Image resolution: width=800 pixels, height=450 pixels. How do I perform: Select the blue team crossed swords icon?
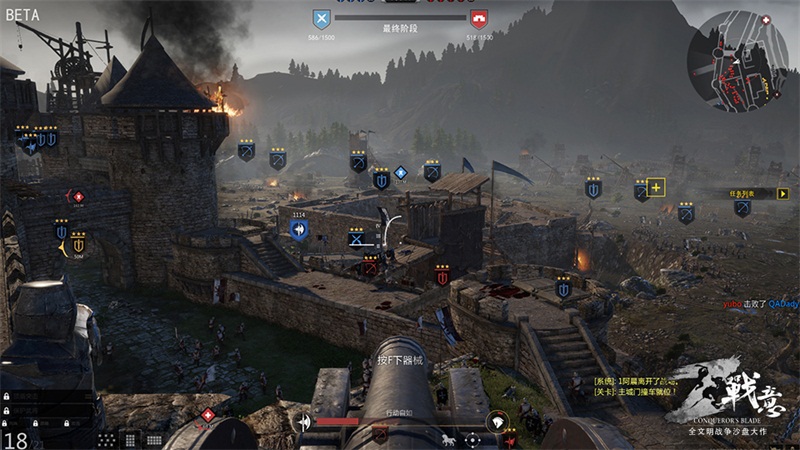click(321, 18)
